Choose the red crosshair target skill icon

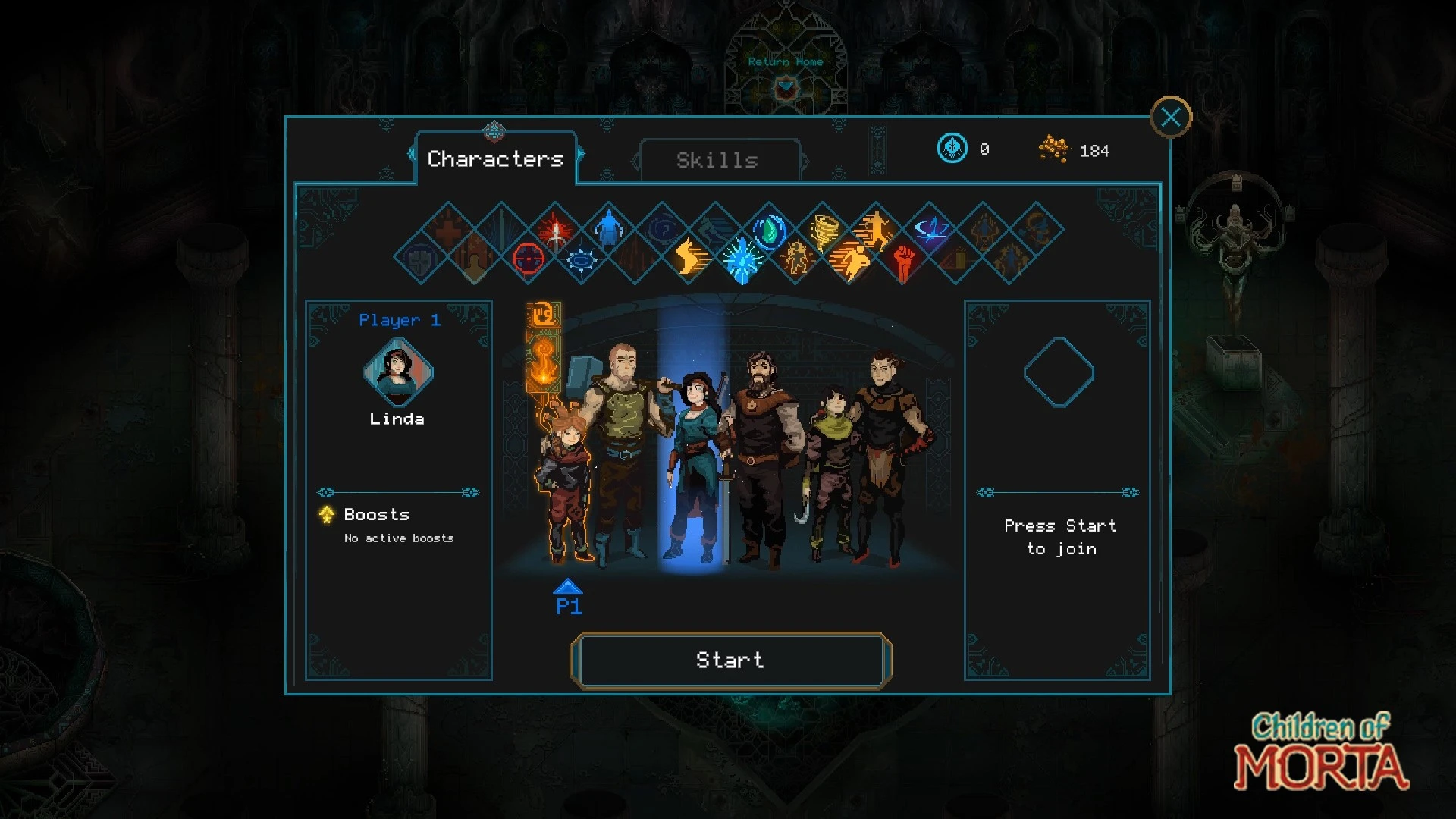coord(529,259)
